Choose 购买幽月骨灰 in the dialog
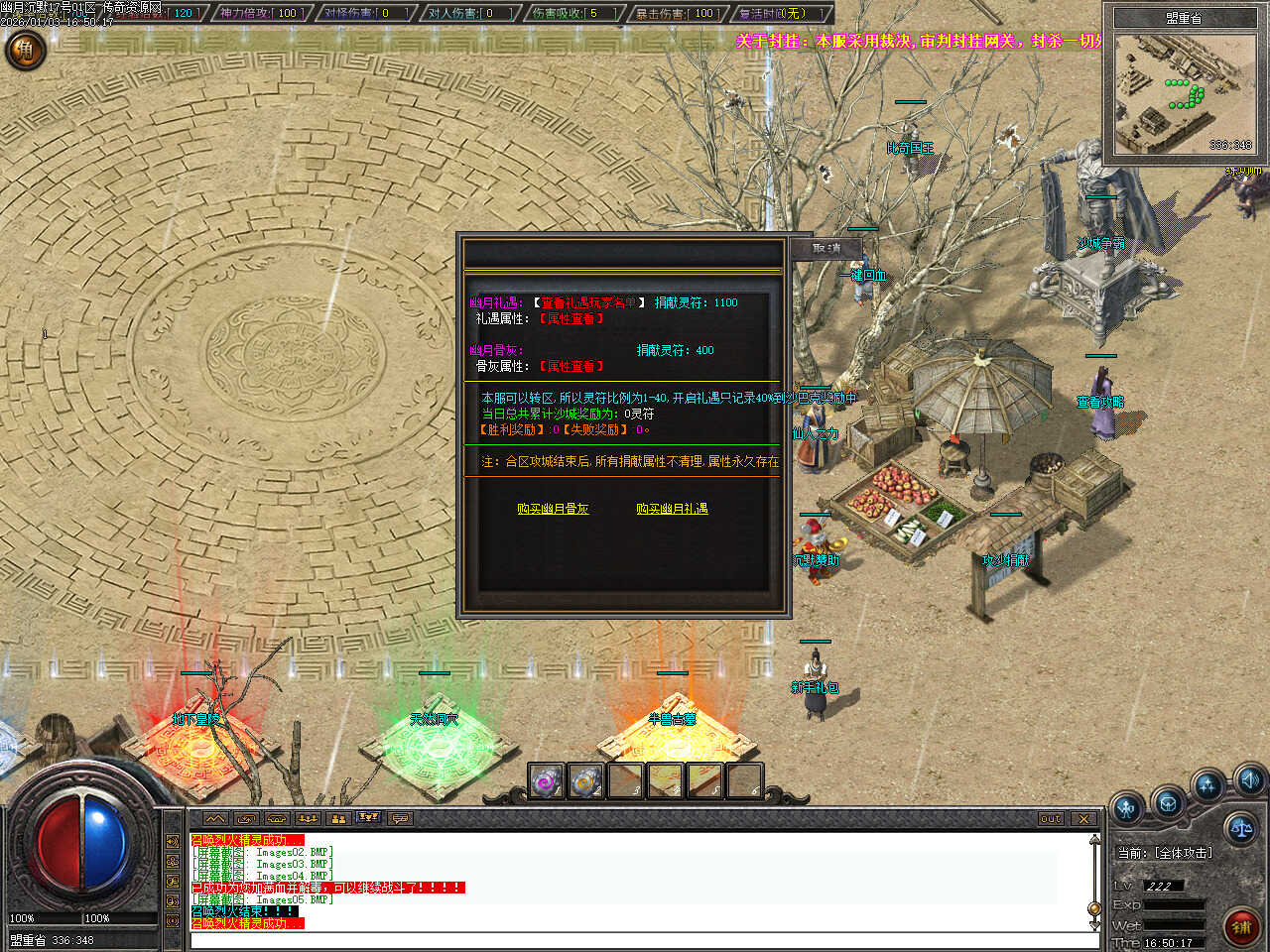Screen dimensions: 1270x952 click(553, 509)
